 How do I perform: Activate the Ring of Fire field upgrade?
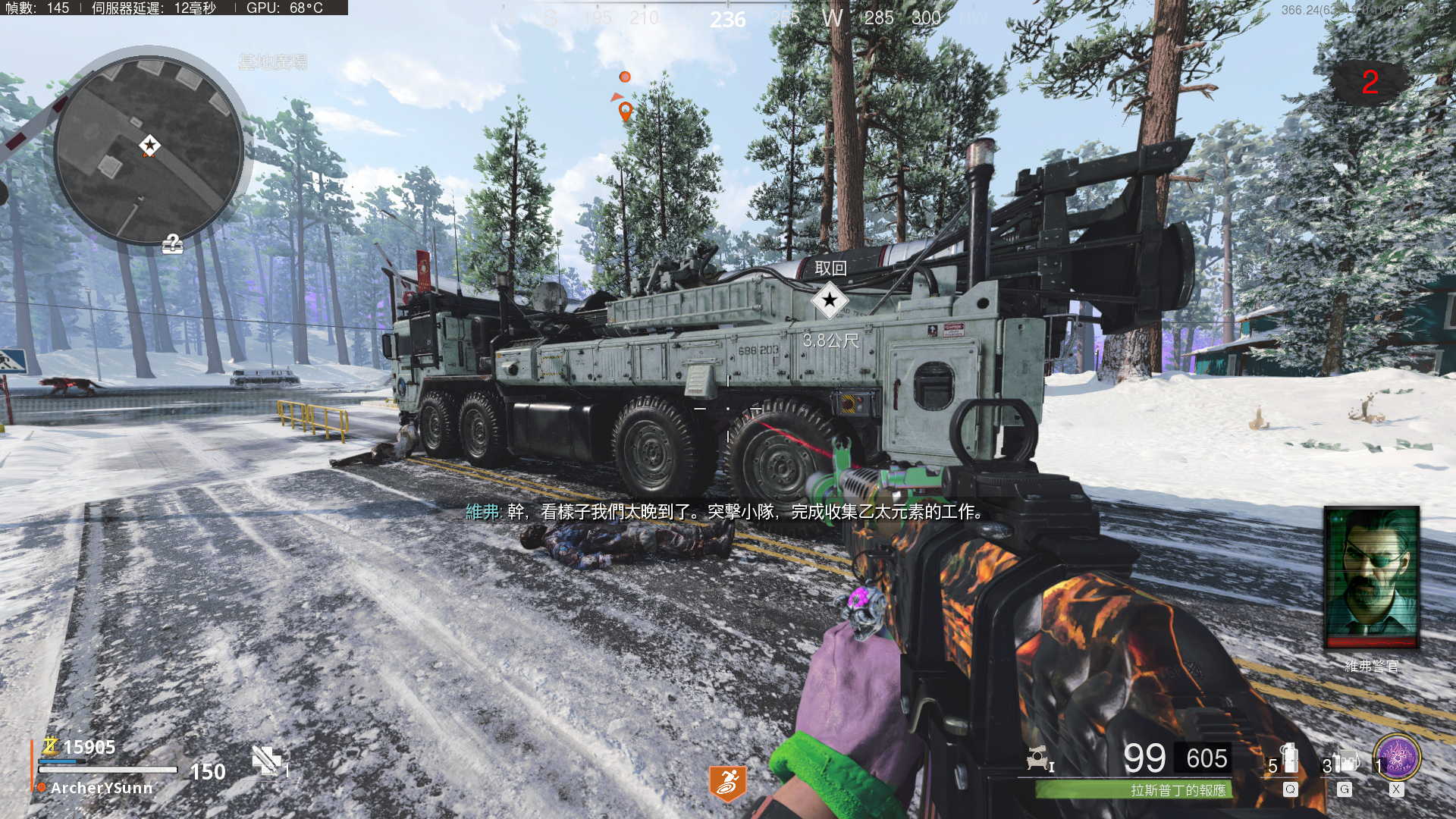(1397, 757)
